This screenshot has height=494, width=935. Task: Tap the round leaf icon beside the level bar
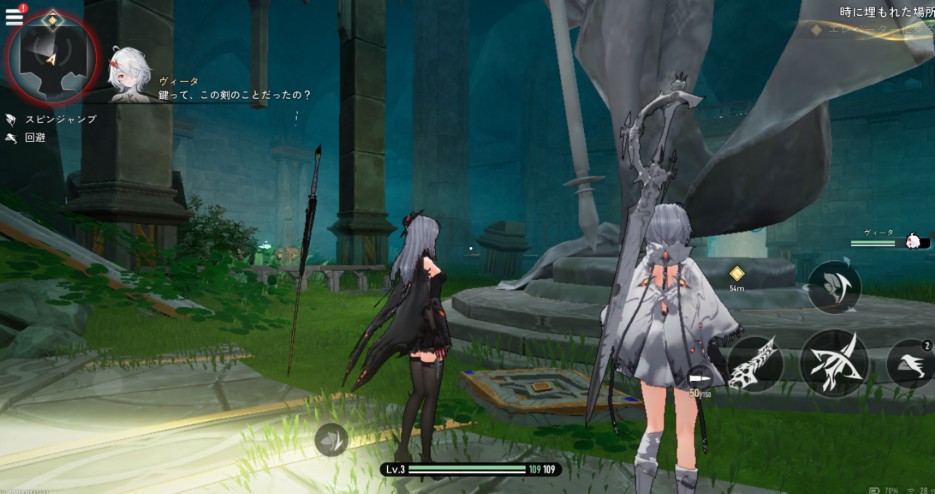point(331,439)
